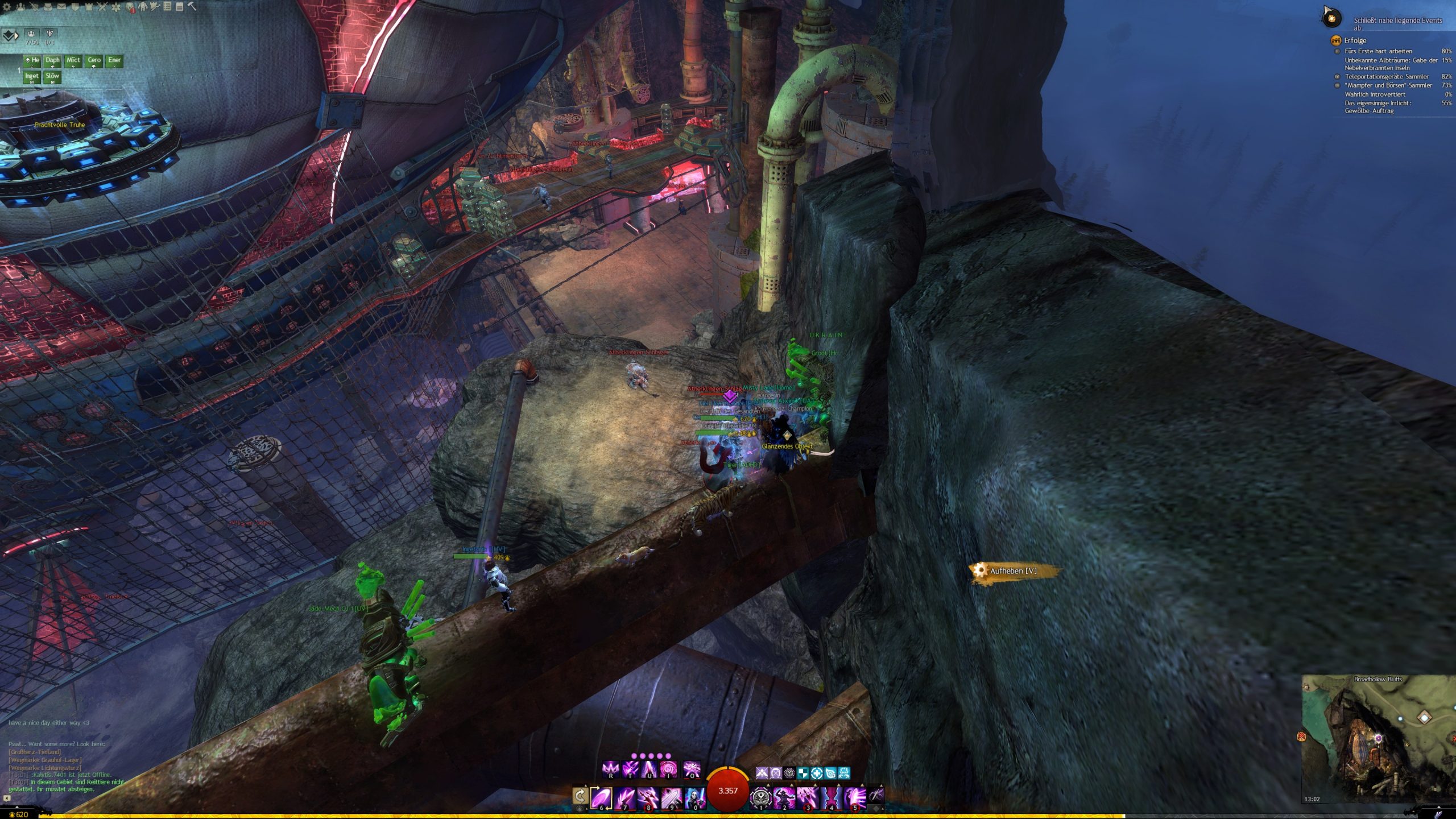Open the crossed swords PvP icon
1456x819 pixels.
coord(102,7)
